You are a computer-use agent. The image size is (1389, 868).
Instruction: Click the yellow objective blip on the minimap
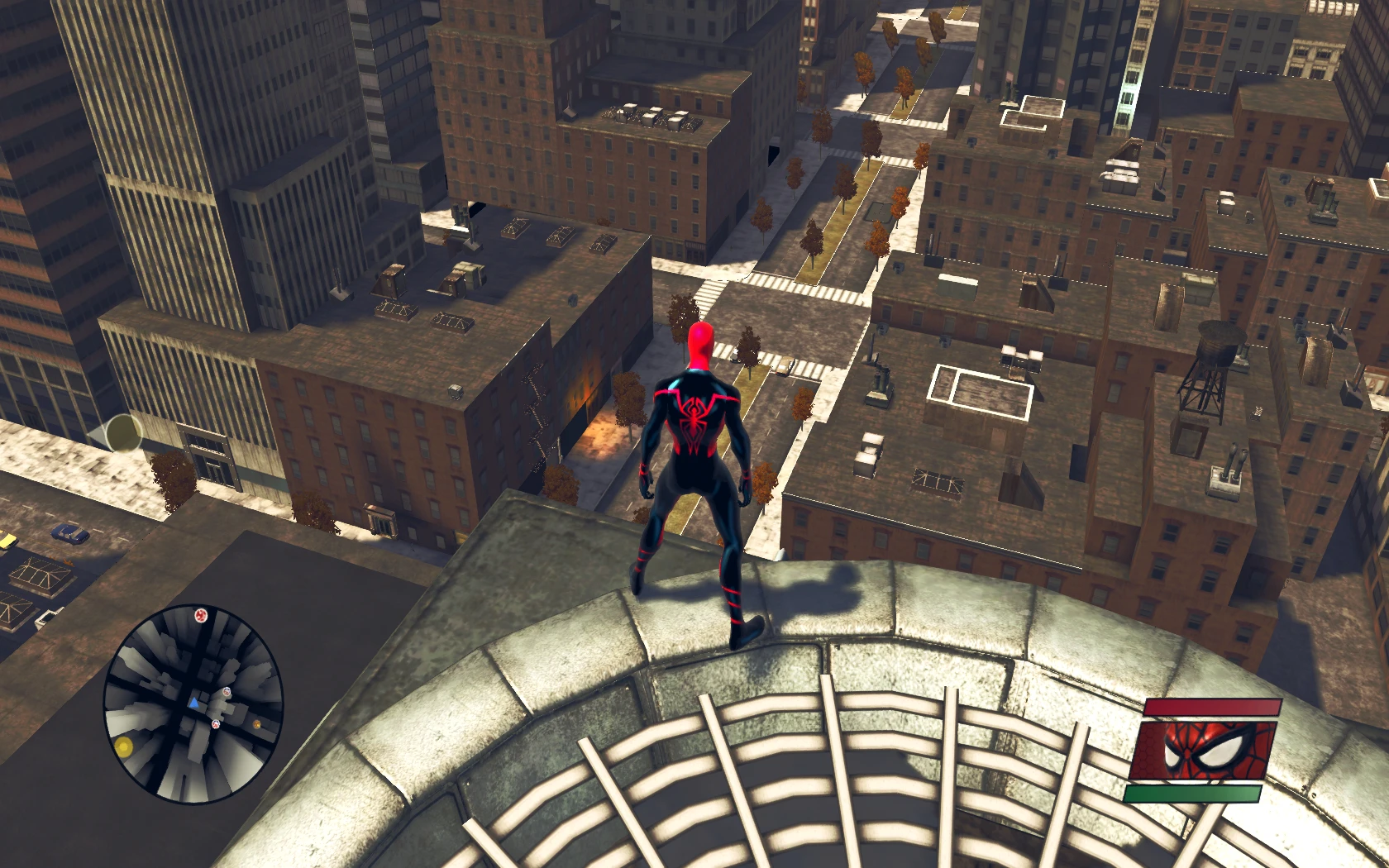[124, 746]
